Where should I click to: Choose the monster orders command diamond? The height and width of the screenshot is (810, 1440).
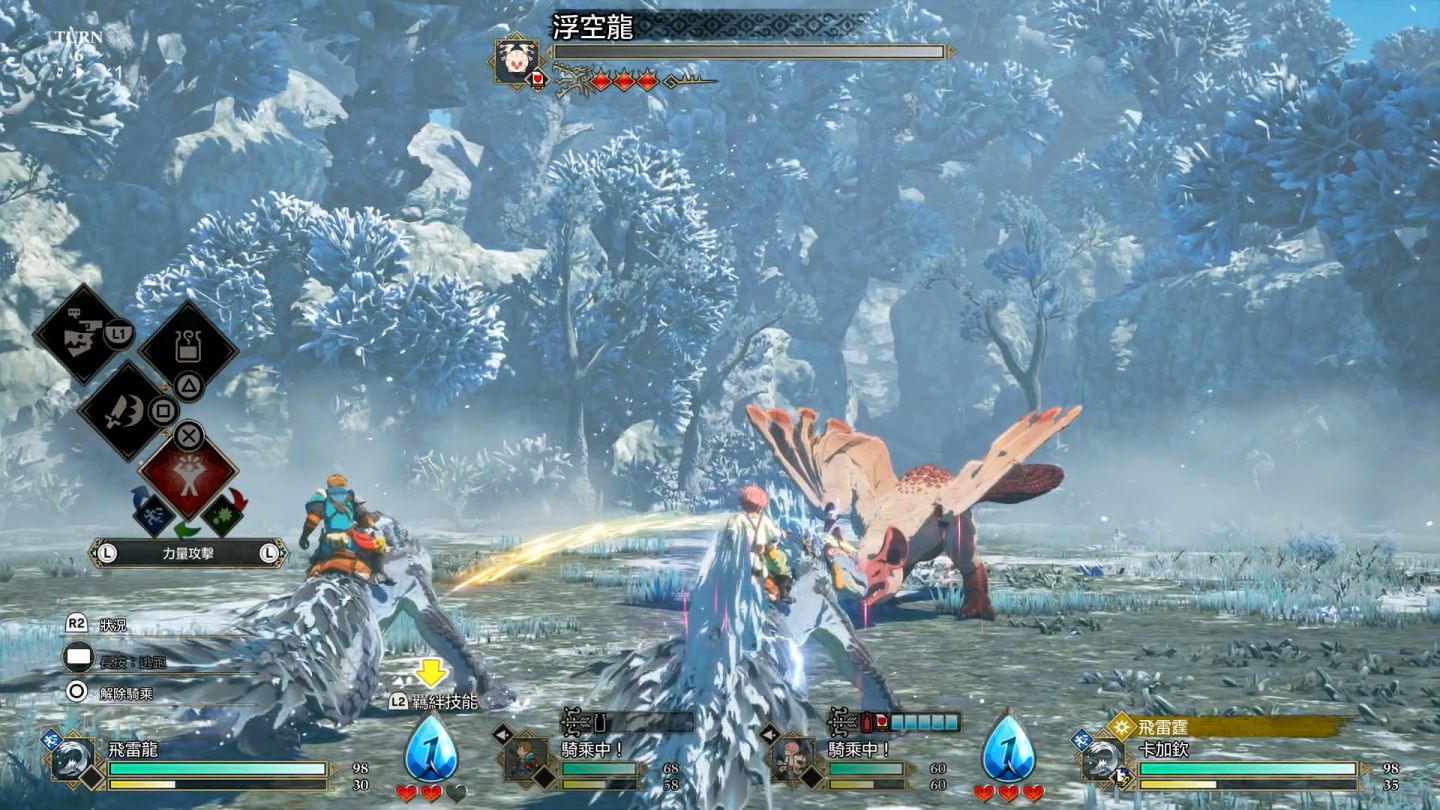(80, 334)
